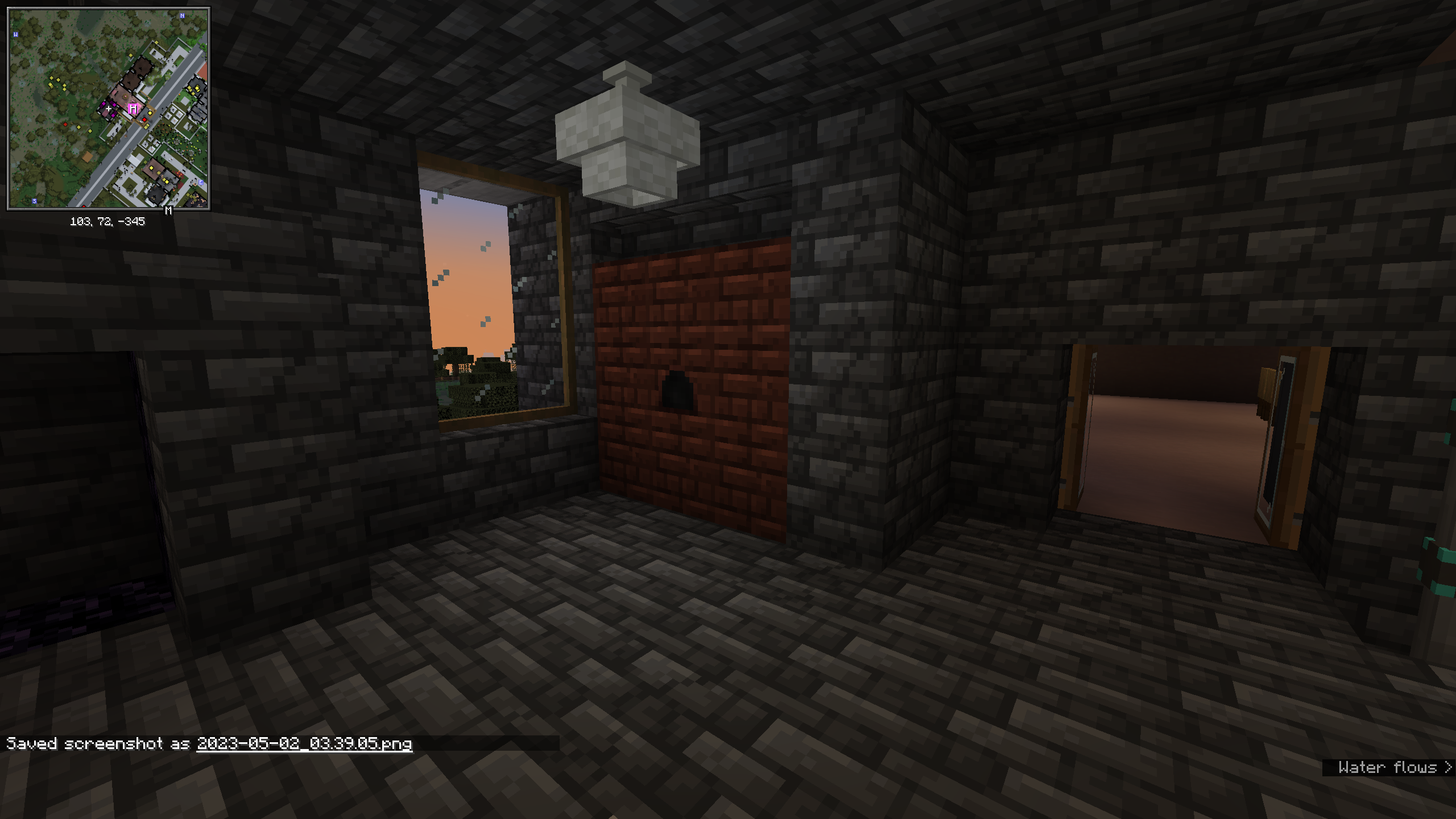Click the E compass marker on the minimap
Image resolution: width=1456 pixels, height=819 pixels.
[201, 181]
